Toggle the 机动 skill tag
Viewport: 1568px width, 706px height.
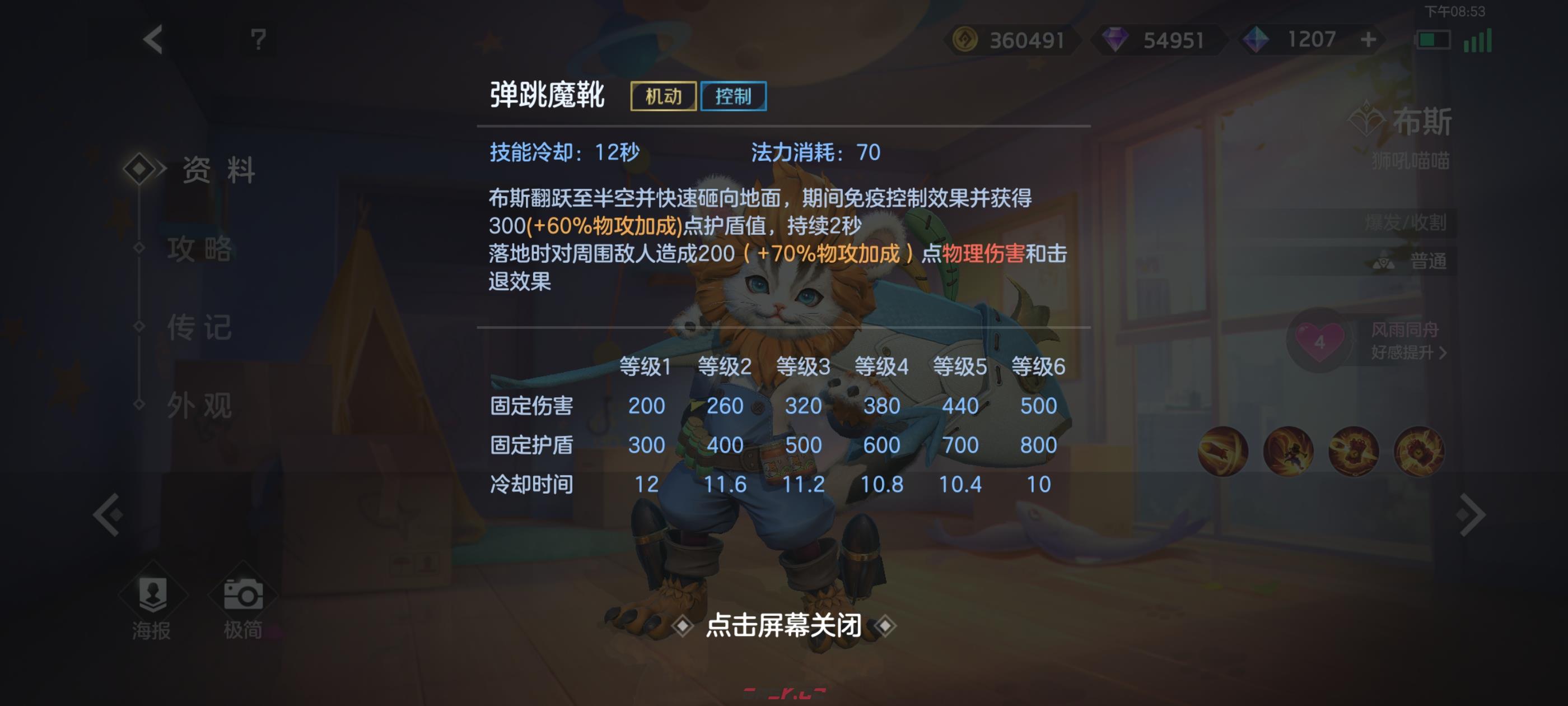click(x=665, y=96)
